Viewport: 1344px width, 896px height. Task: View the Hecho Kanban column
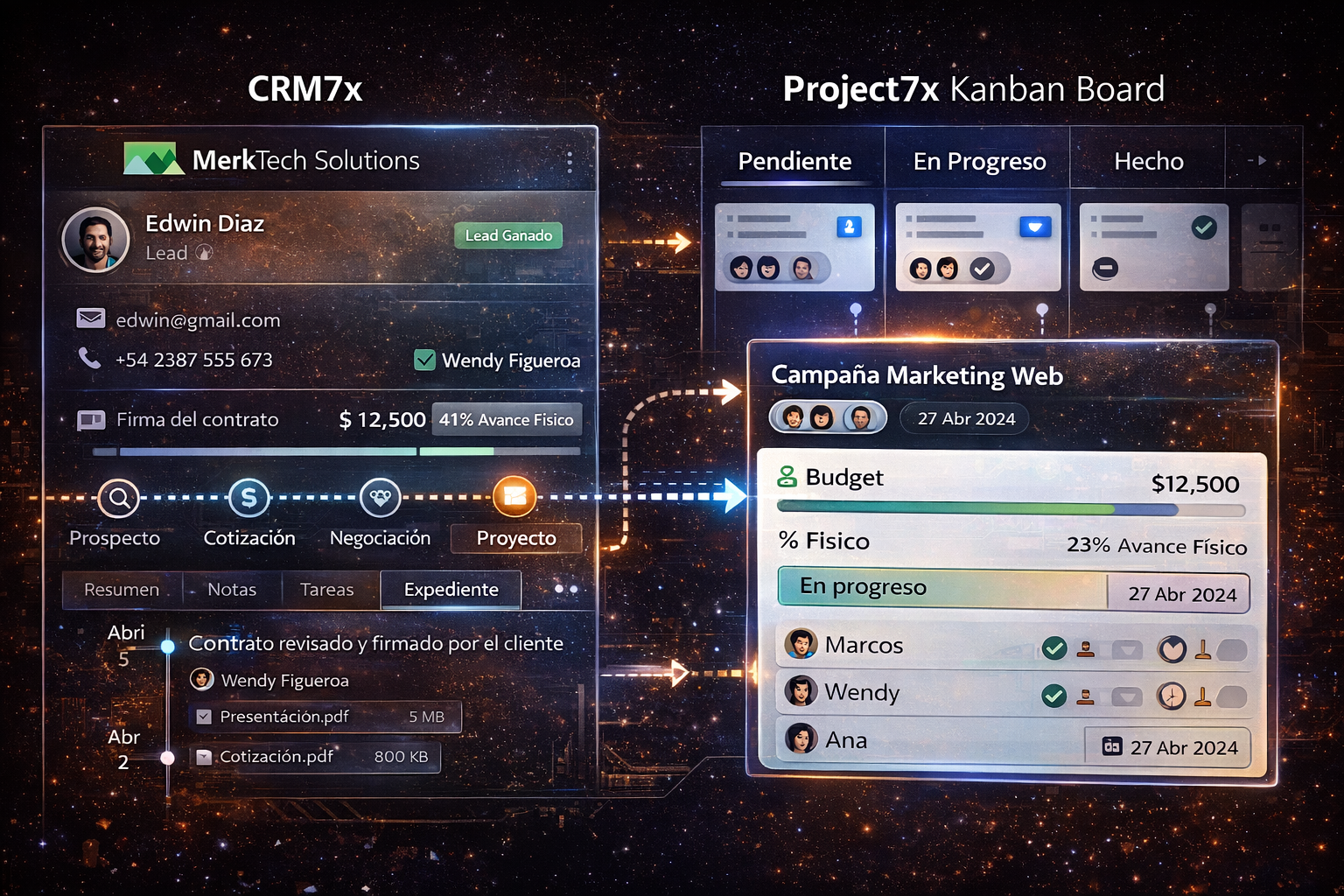[x=1148, y=161]
